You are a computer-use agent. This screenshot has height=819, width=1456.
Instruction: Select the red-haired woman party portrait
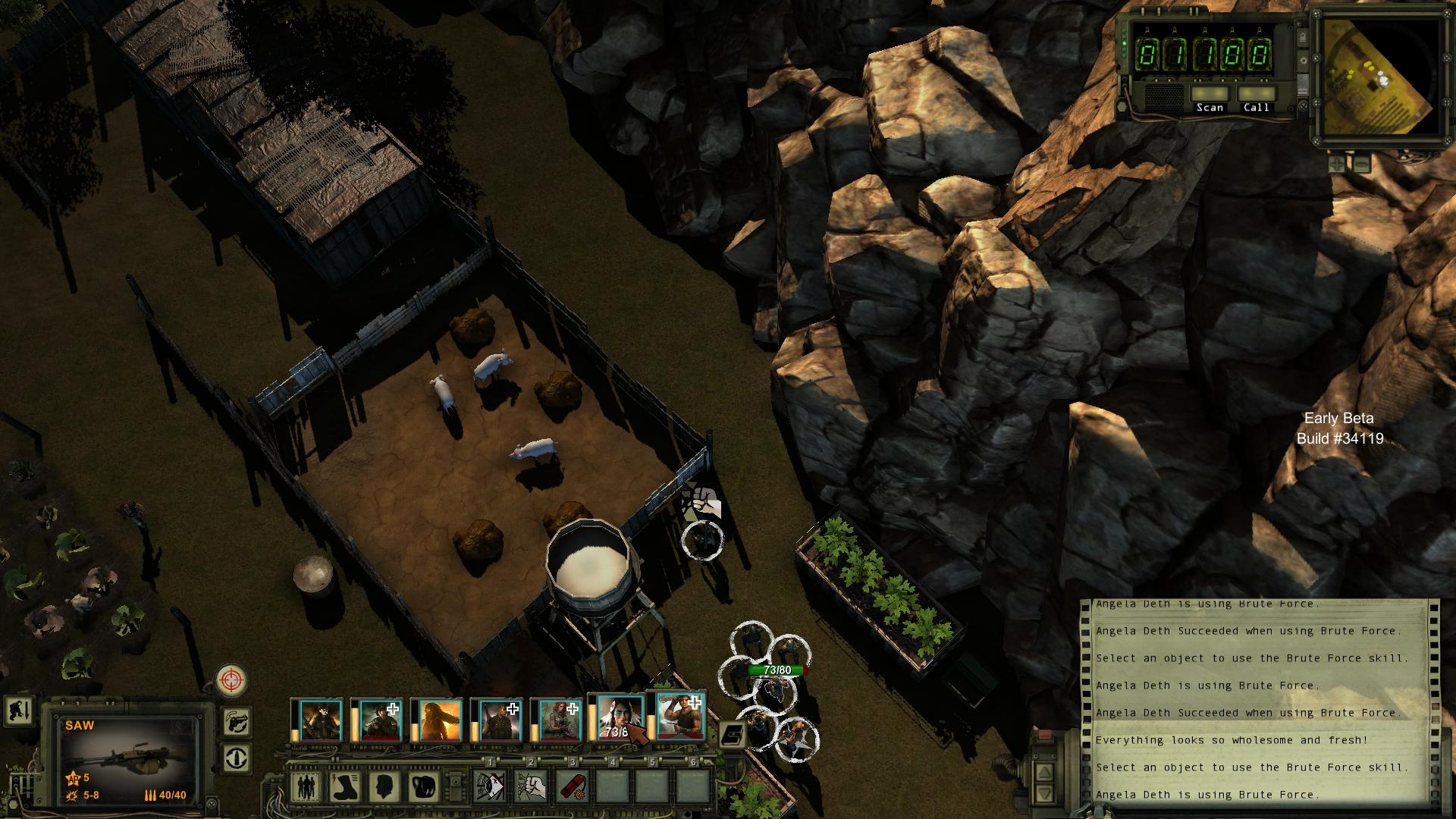[x=556, y=719]
